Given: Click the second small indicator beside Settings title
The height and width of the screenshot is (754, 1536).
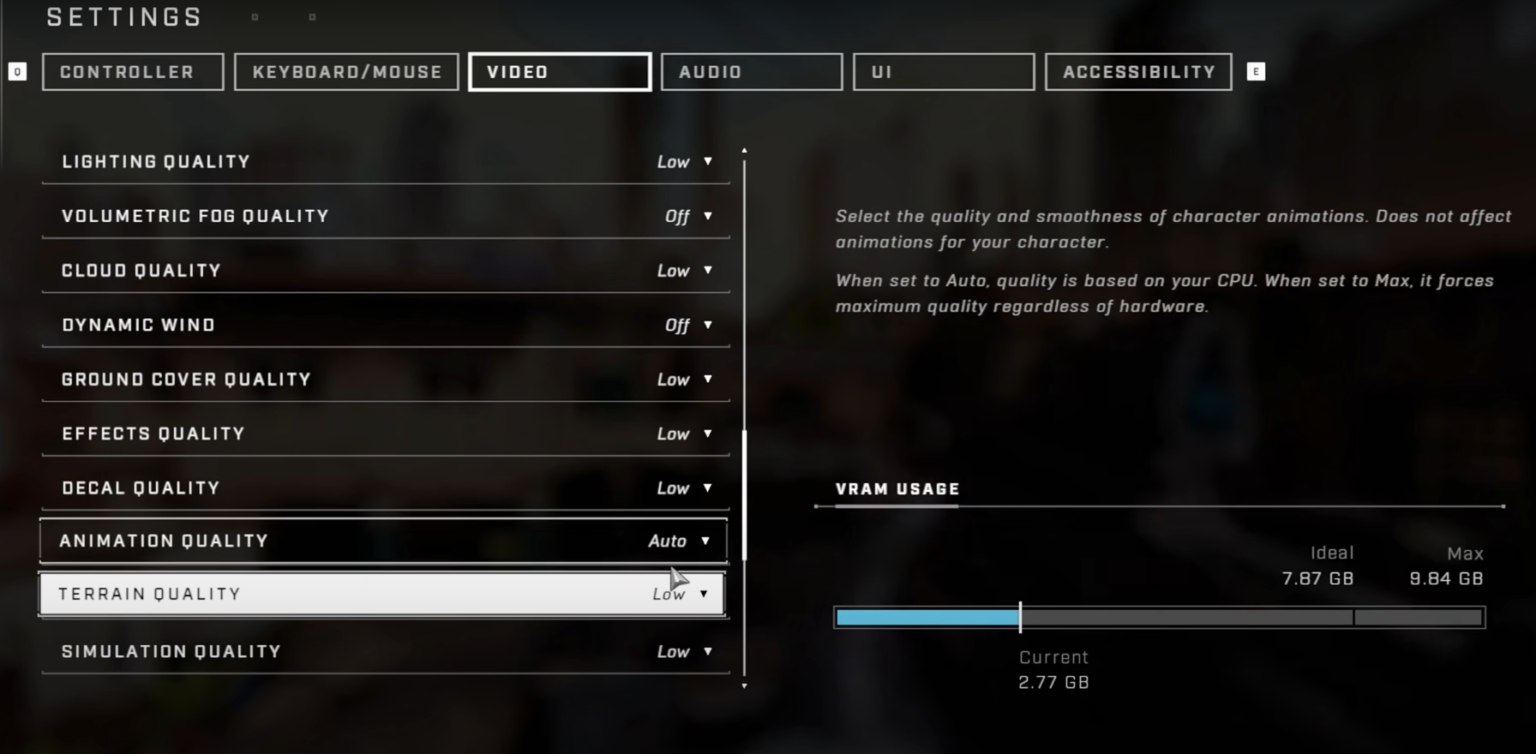Looking at the screenshot, I should point(311,16).
